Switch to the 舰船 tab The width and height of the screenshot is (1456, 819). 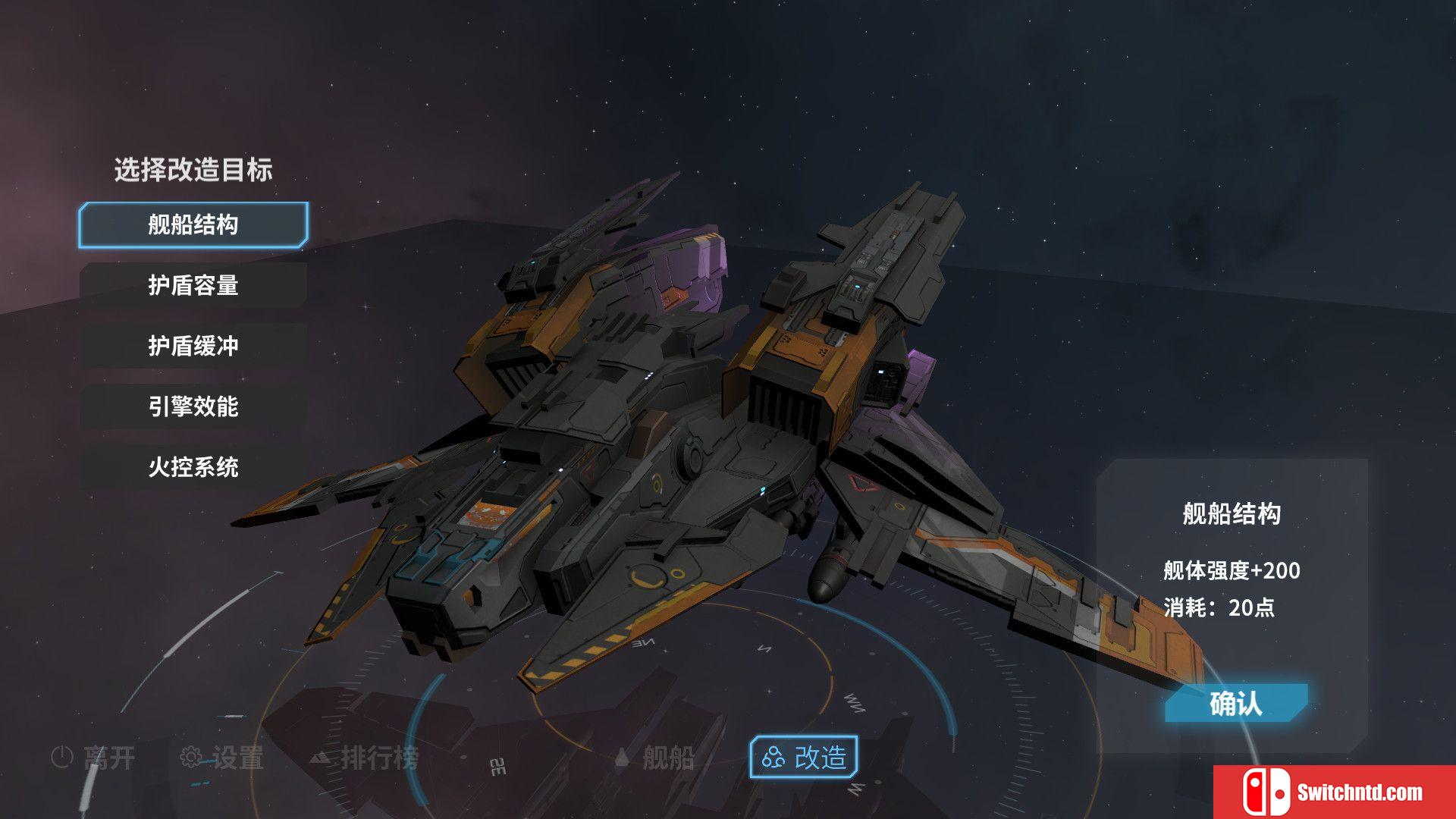(x=655, y=757)
